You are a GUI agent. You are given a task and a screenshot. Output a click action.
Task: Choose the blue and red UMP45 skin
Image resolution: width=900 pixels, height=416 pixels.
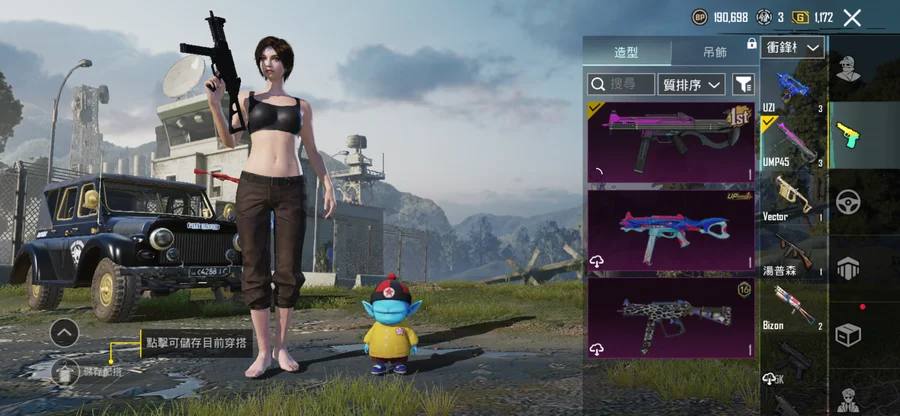point(671,230)
